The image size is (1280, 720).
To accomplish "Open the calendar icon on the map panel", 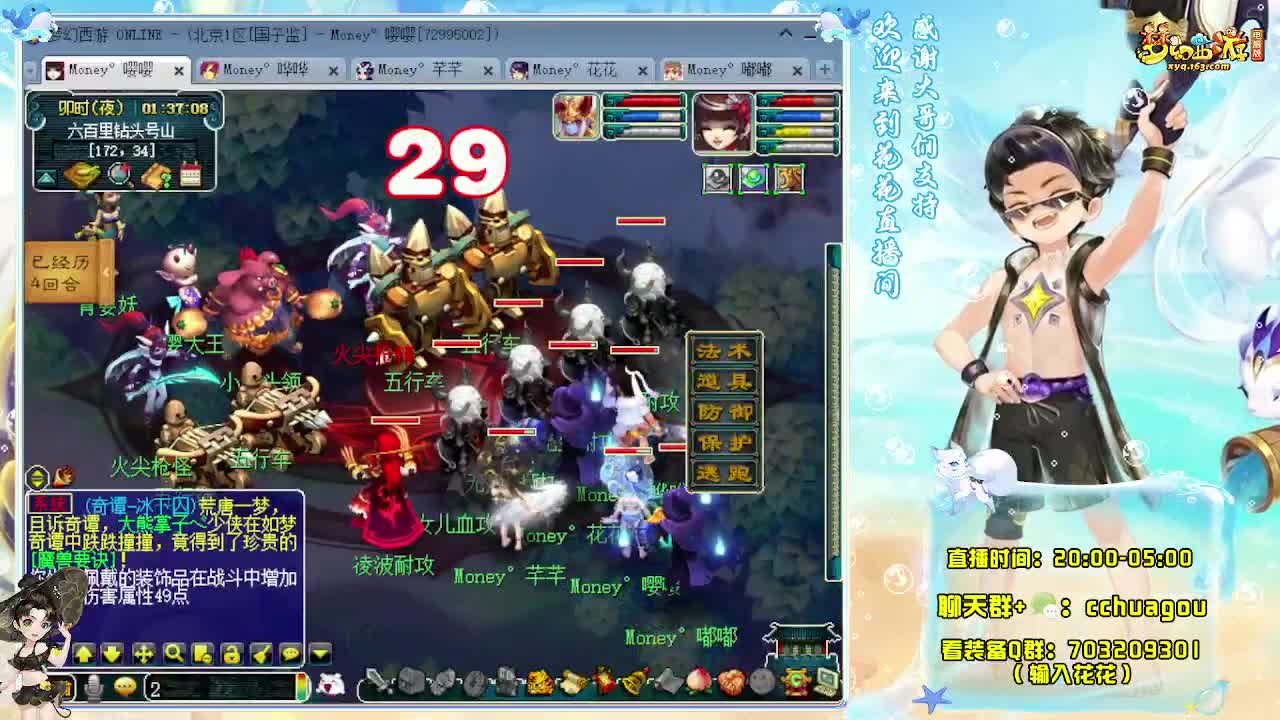I will (x=190, y=175).
